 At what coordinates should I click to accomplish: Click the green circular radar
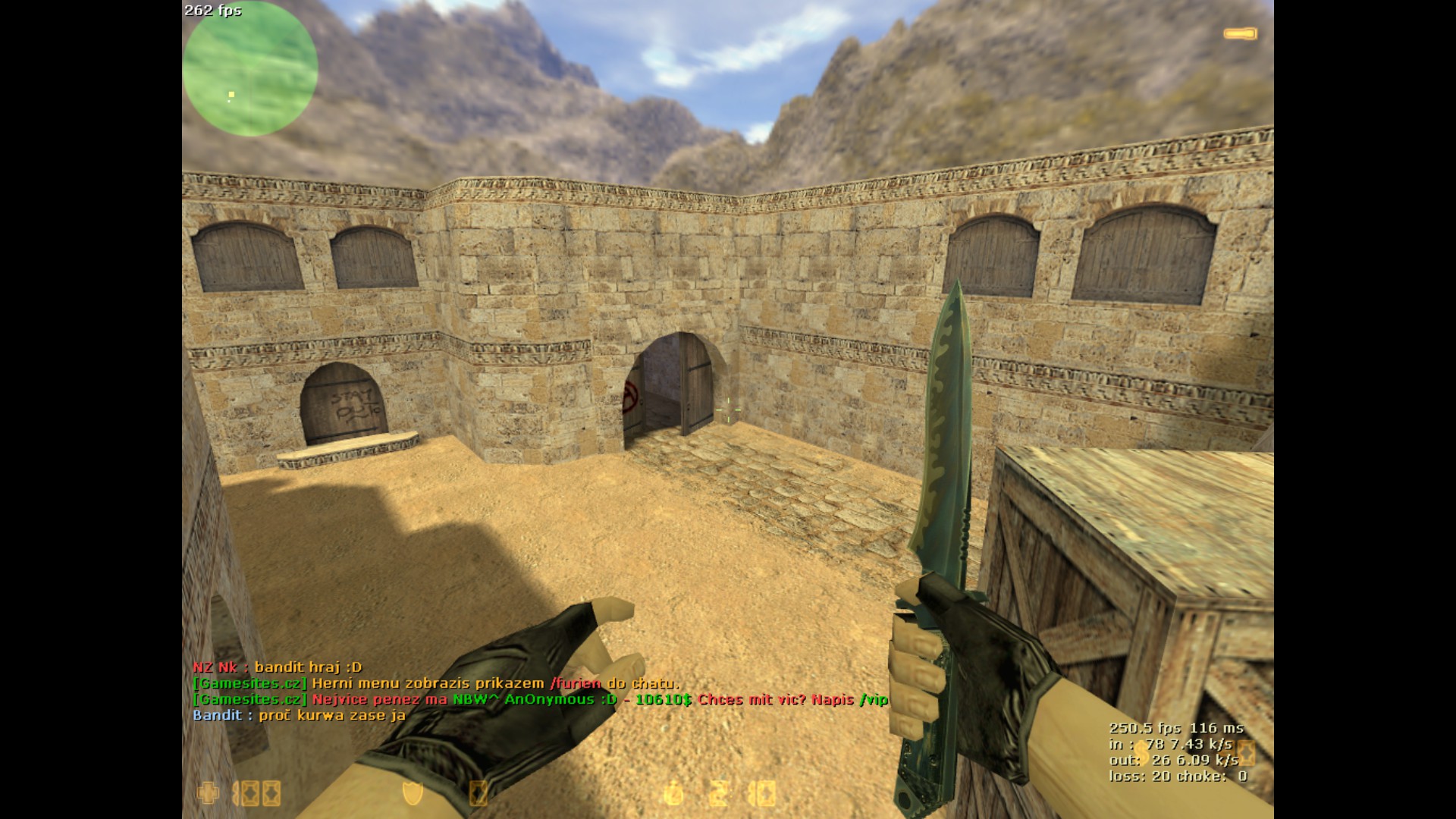[249, 70]
